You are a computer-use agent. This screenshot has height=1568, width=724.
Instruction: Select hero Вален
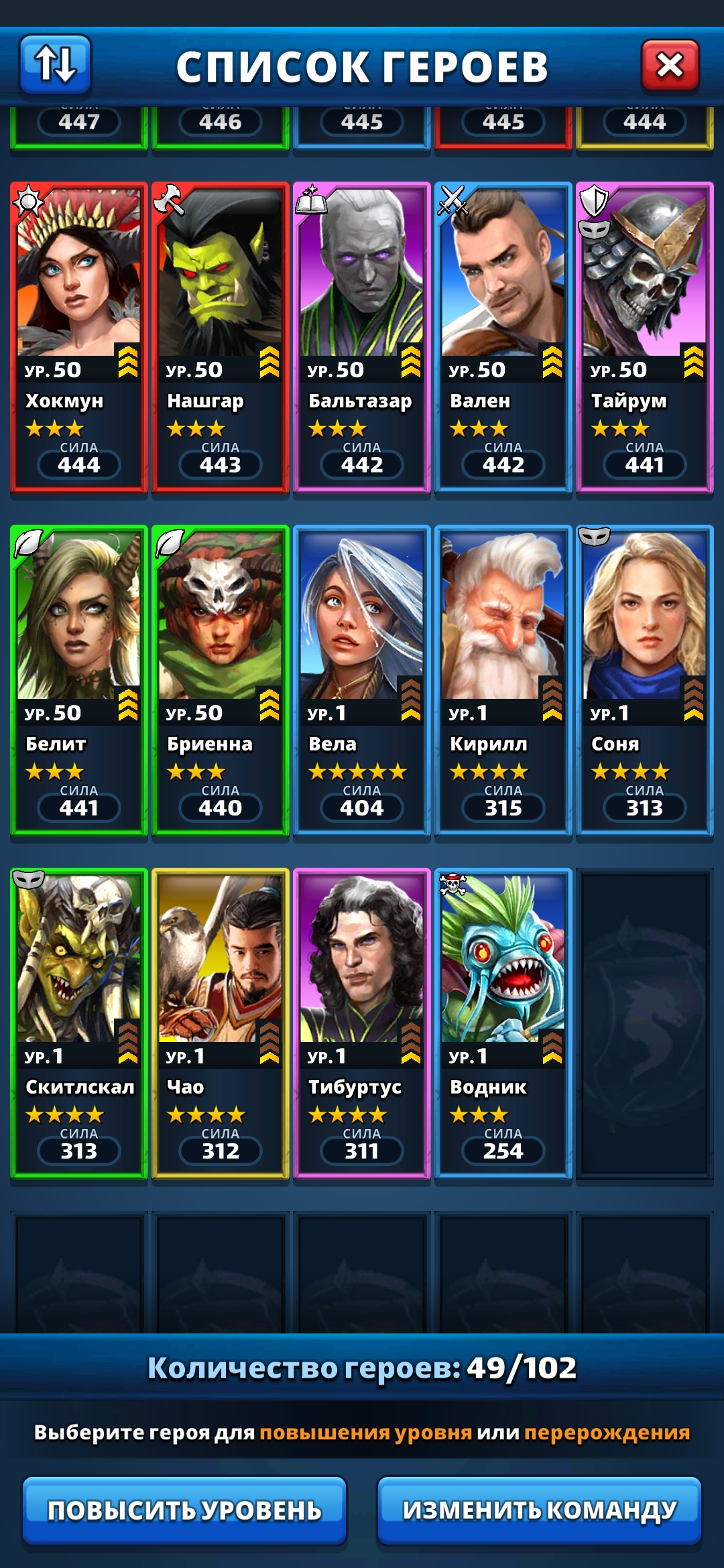(503, 335)
